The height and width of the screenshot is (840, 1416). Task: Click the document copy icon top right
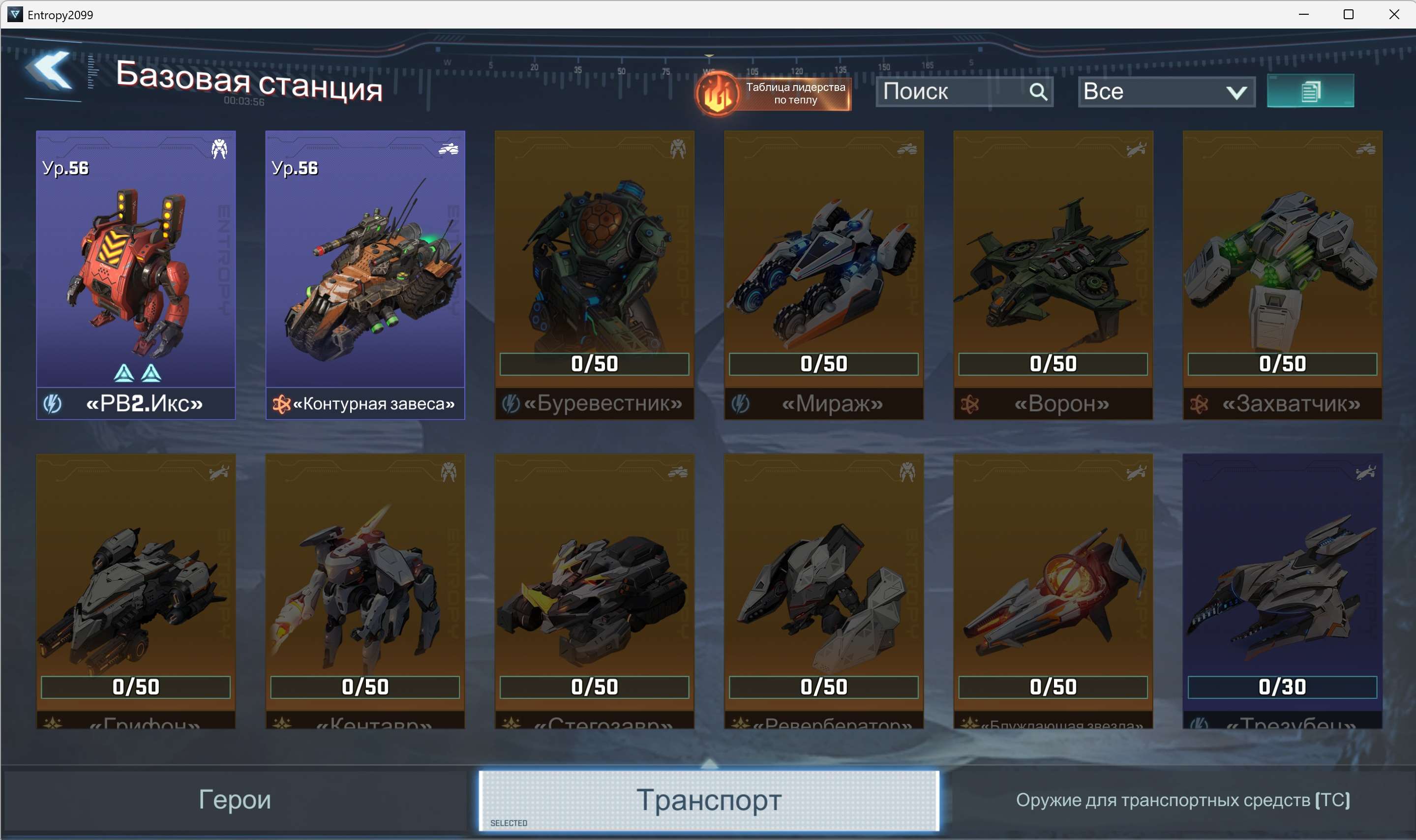click(1311, 91)
